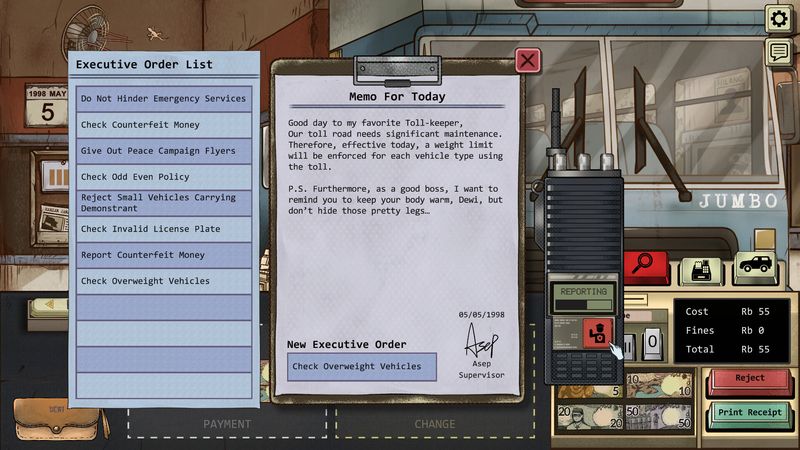
Task: Click the new executive order on the memo
Action: (362, 367)
